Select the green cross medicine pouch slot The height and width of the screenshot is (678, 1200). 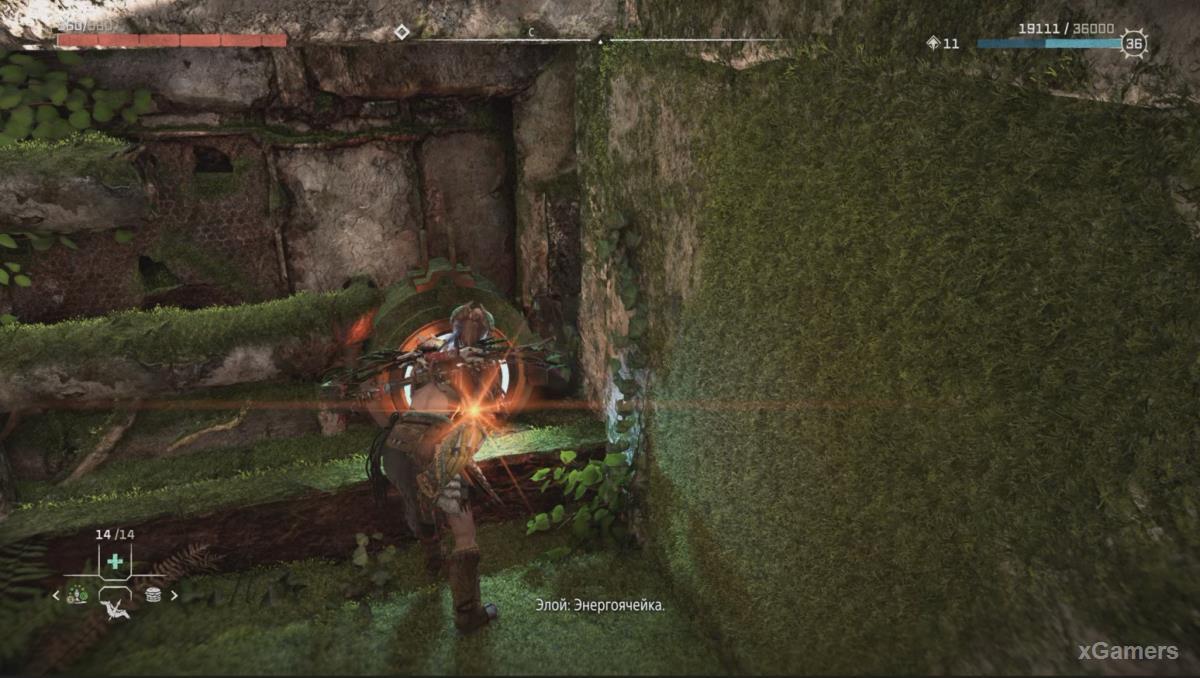[115, 562]
